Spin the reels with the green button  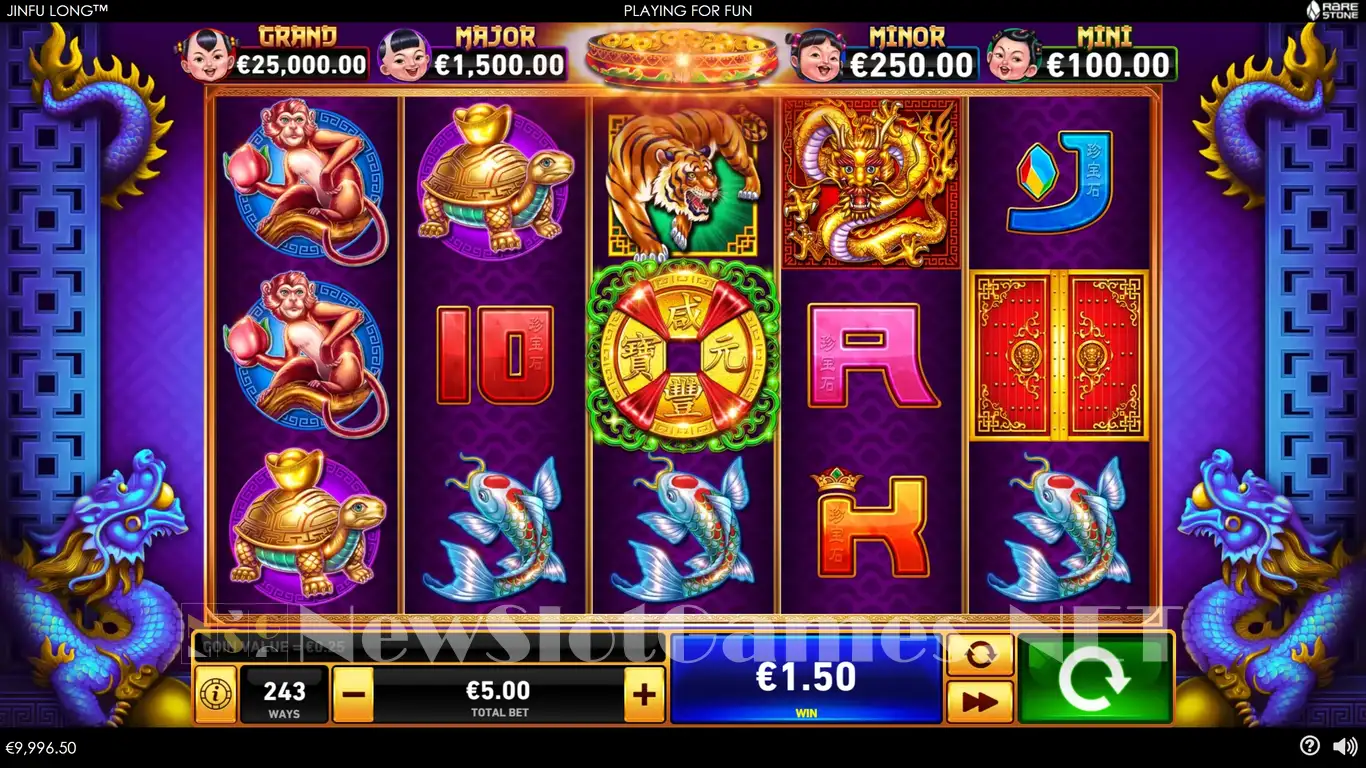click(1094, 678)
